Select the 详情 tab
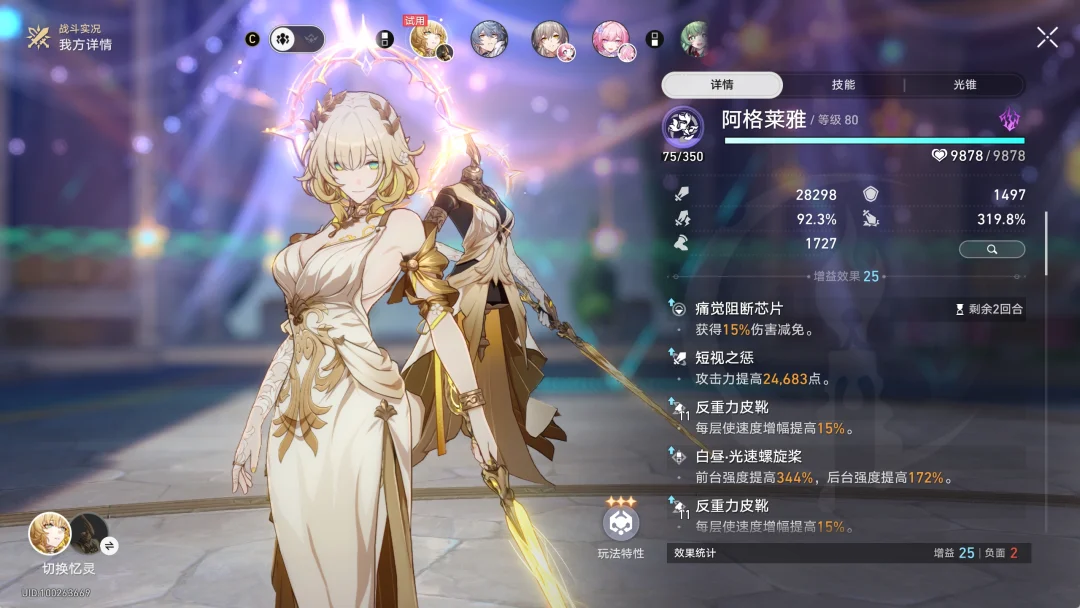Viewport: 1080px width, 608px height. click(x=722, y=85)
